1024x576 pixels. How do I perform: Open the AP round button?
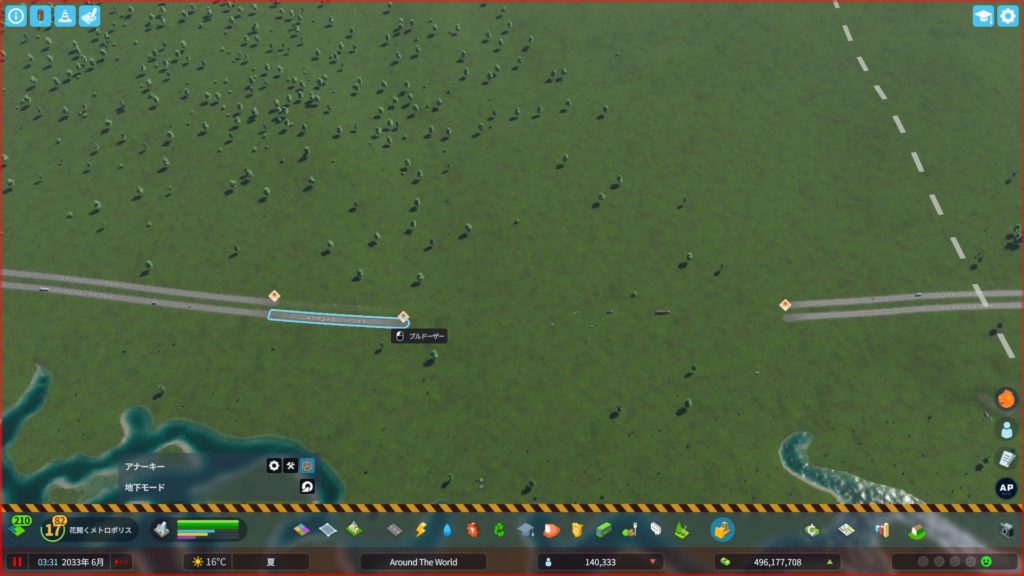click(x=1006, y=489)
